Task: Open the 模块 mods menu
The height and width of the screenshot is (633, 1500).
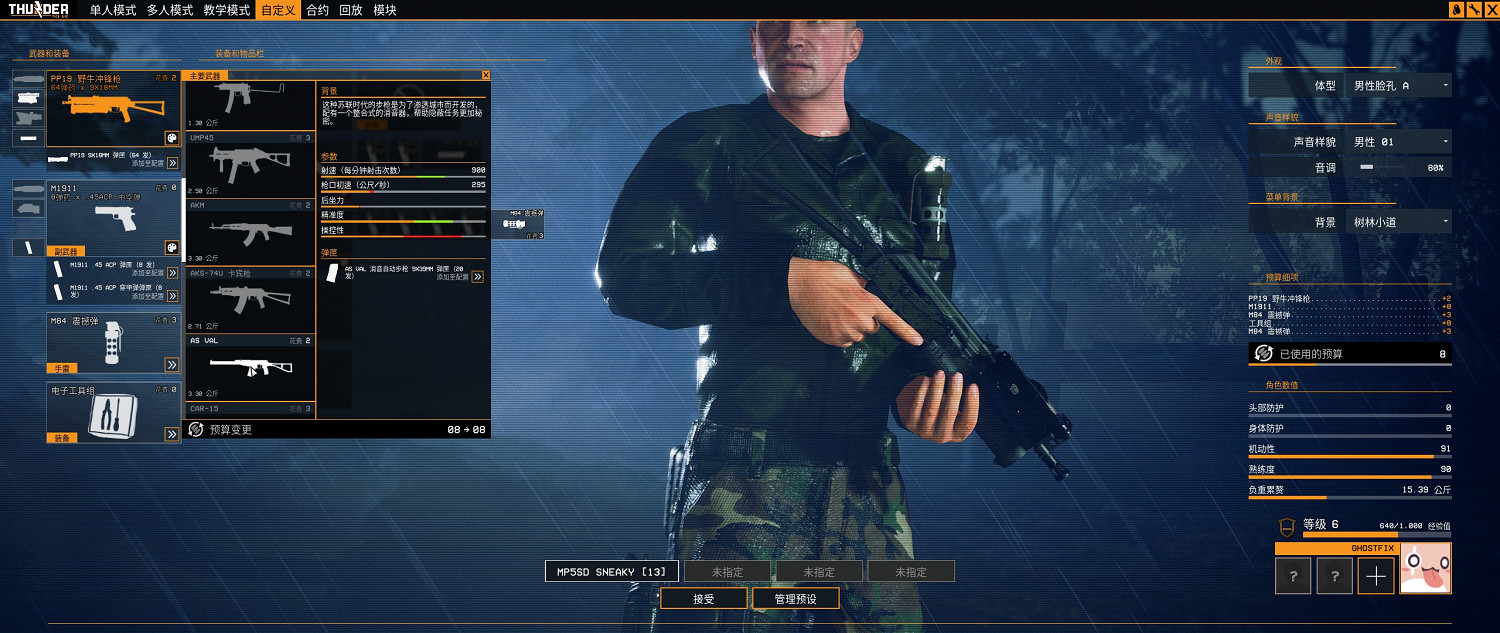Action: tap(385, 10)
